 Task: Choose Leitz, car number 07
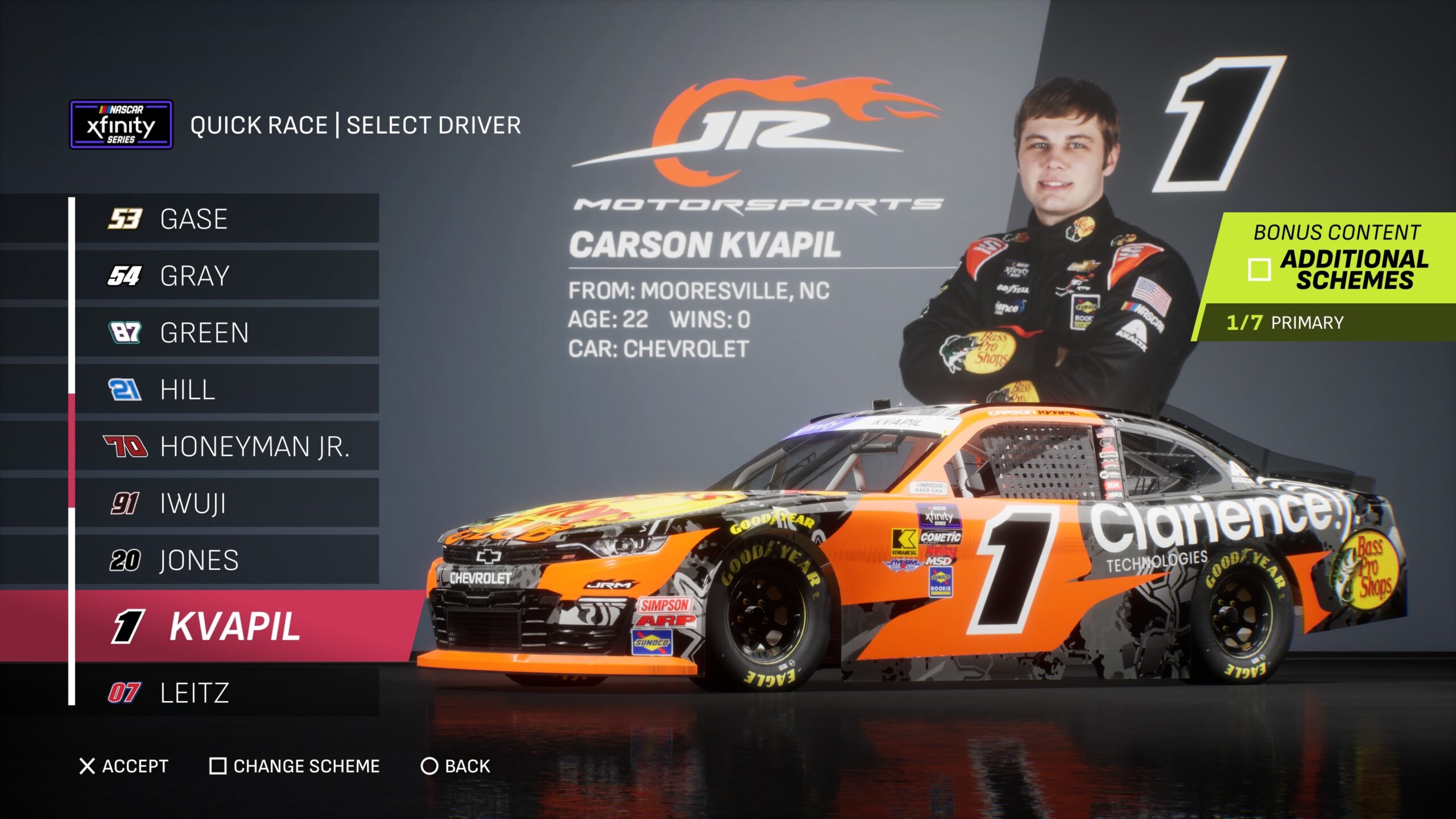tap(226, 693)
